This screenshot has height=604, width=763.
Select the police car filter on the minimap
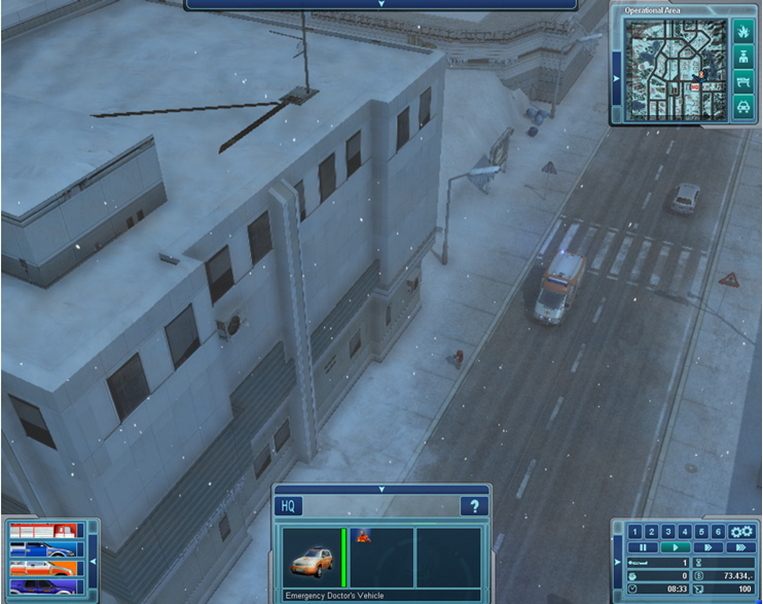tap(741, 106)
